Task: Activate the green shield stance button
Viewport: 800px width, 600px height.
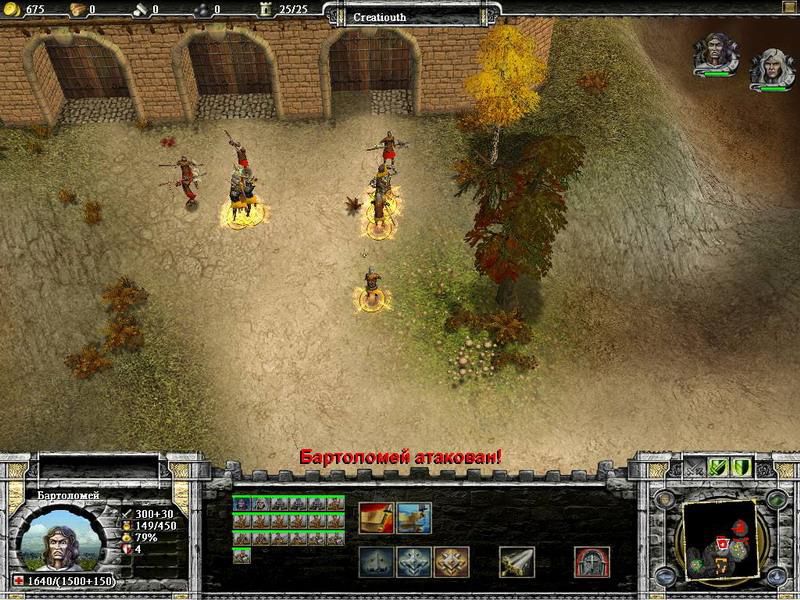Action: [741, 467]
